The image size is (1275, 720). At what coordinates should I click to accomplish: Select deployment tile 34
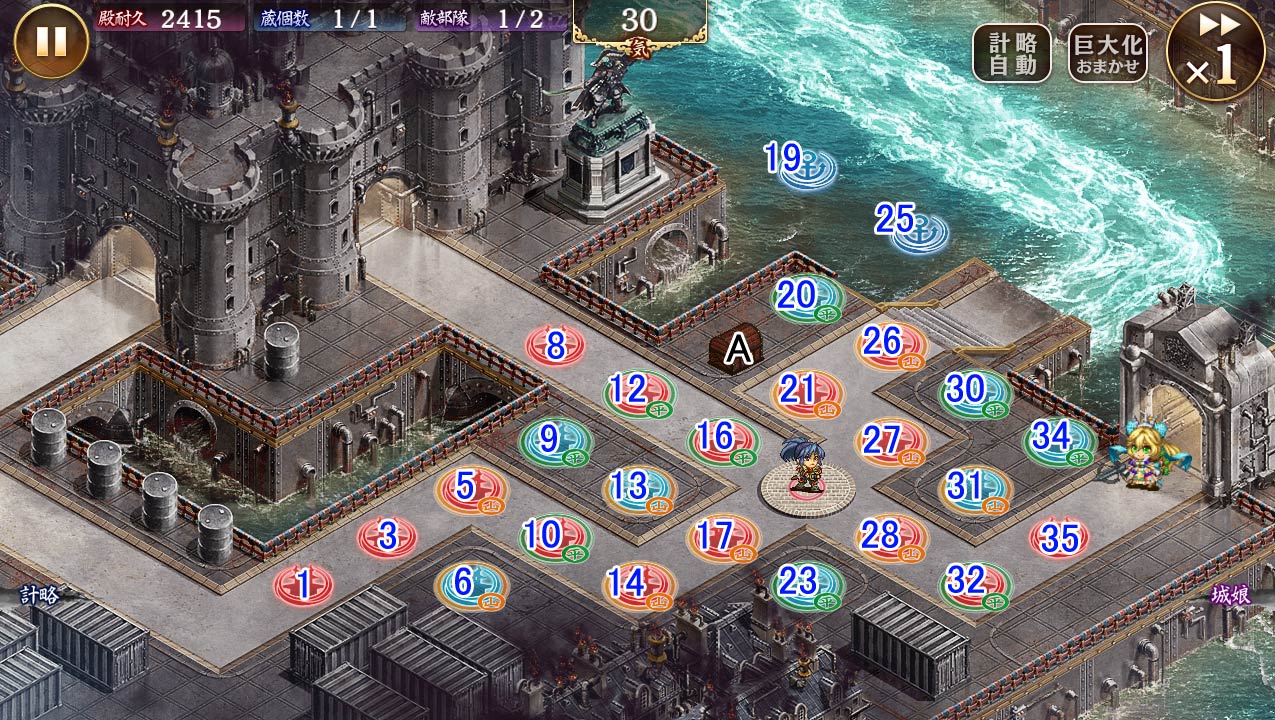pyautogui.click(x=1059, y=440)
